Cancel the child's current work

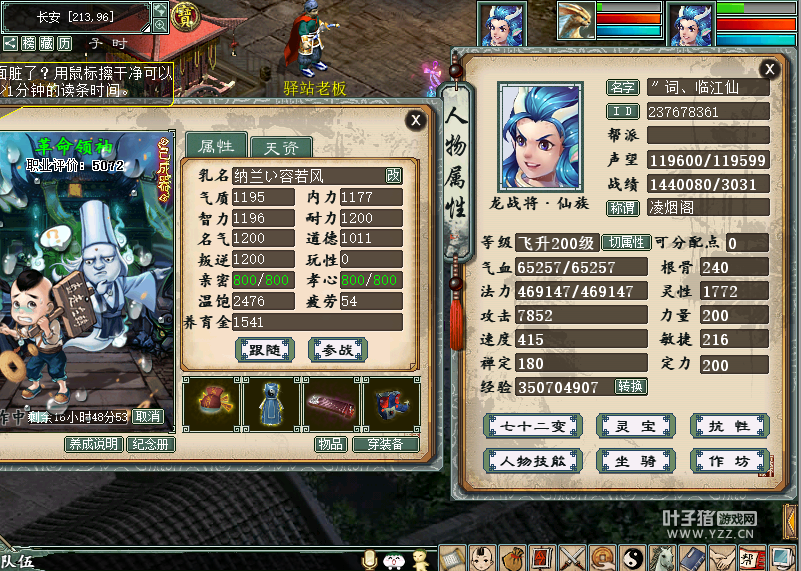point(148,416)
